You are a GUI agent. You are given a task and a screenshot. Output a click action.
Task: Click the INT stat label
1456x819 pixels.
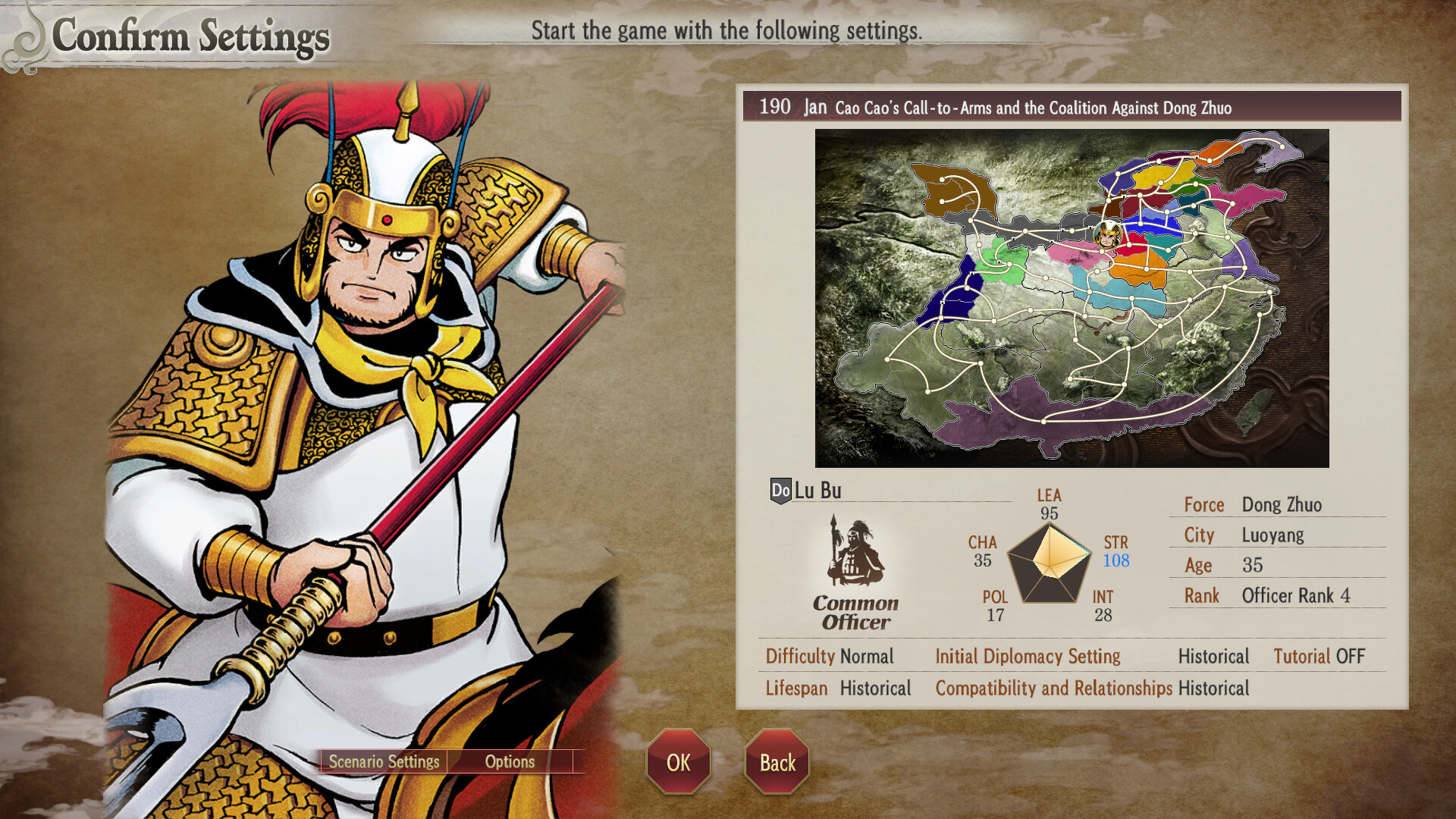point(1101,598)
